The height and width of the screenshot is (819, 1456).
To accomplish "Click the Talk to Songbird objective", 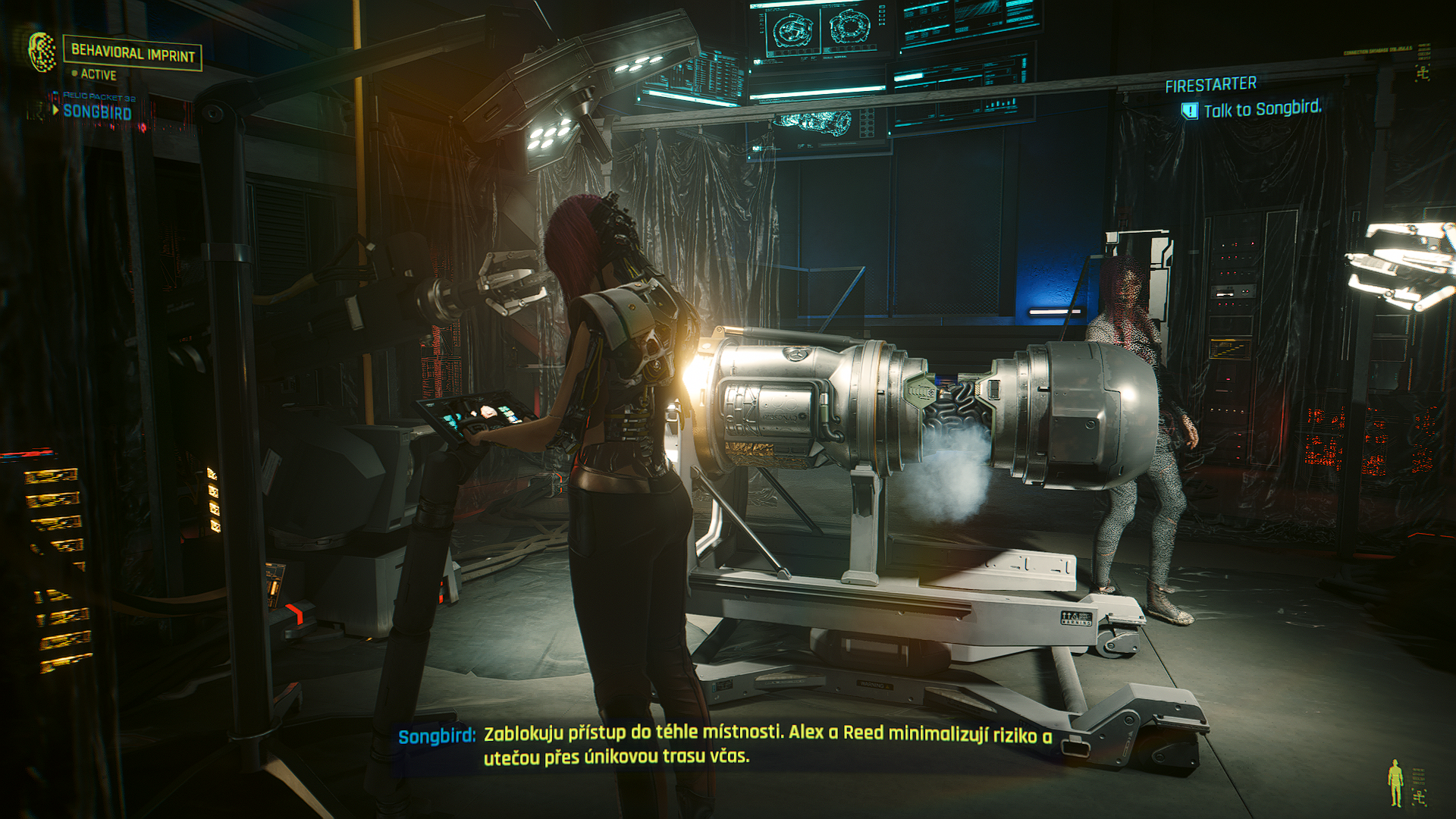I will pyautogui.click(x=1262, y=109).
